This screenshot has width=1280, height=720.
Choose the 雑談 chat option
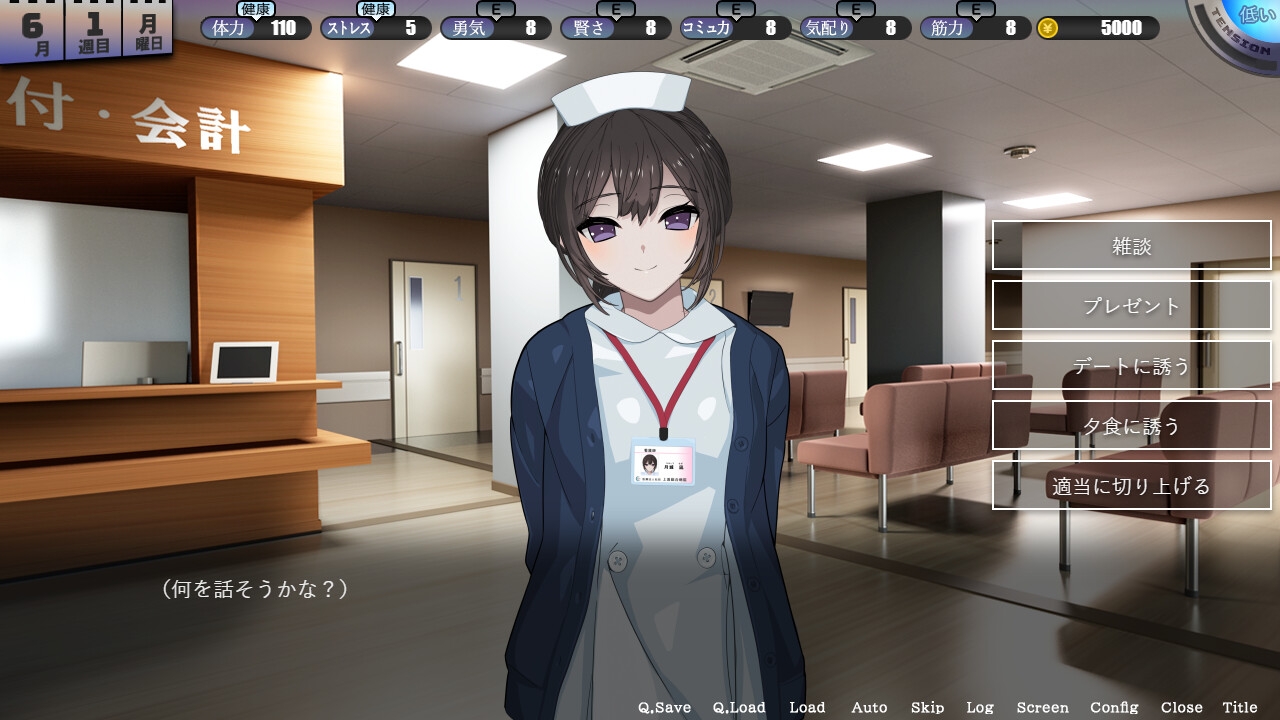pos(1131,246)
